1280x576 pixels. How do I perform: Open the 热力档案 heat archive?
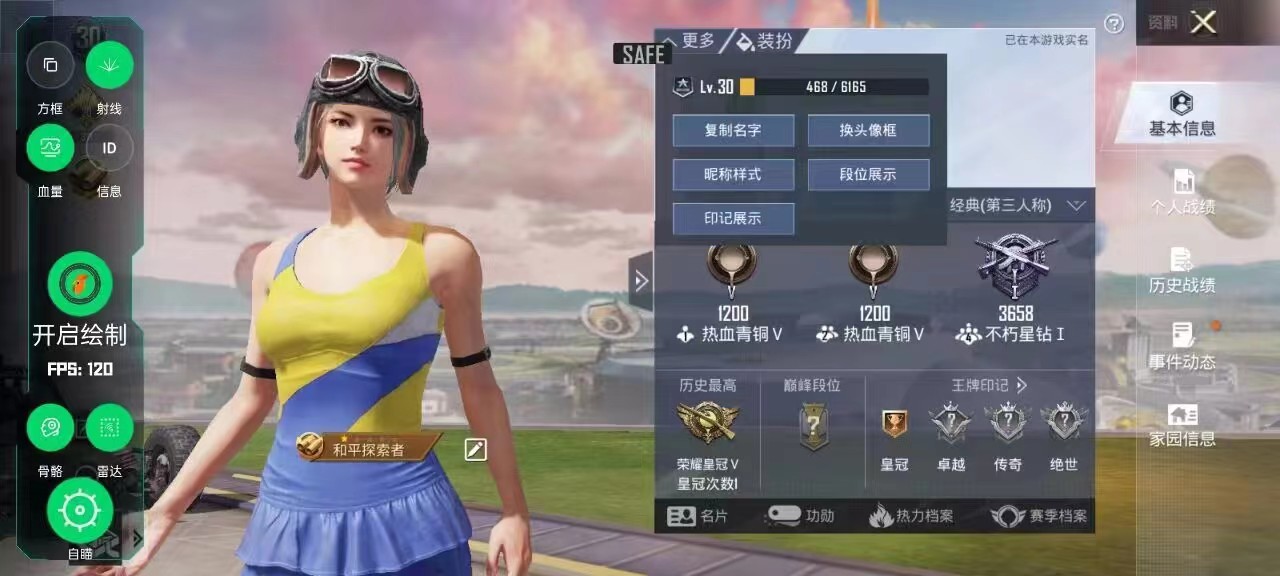[911, 516]
